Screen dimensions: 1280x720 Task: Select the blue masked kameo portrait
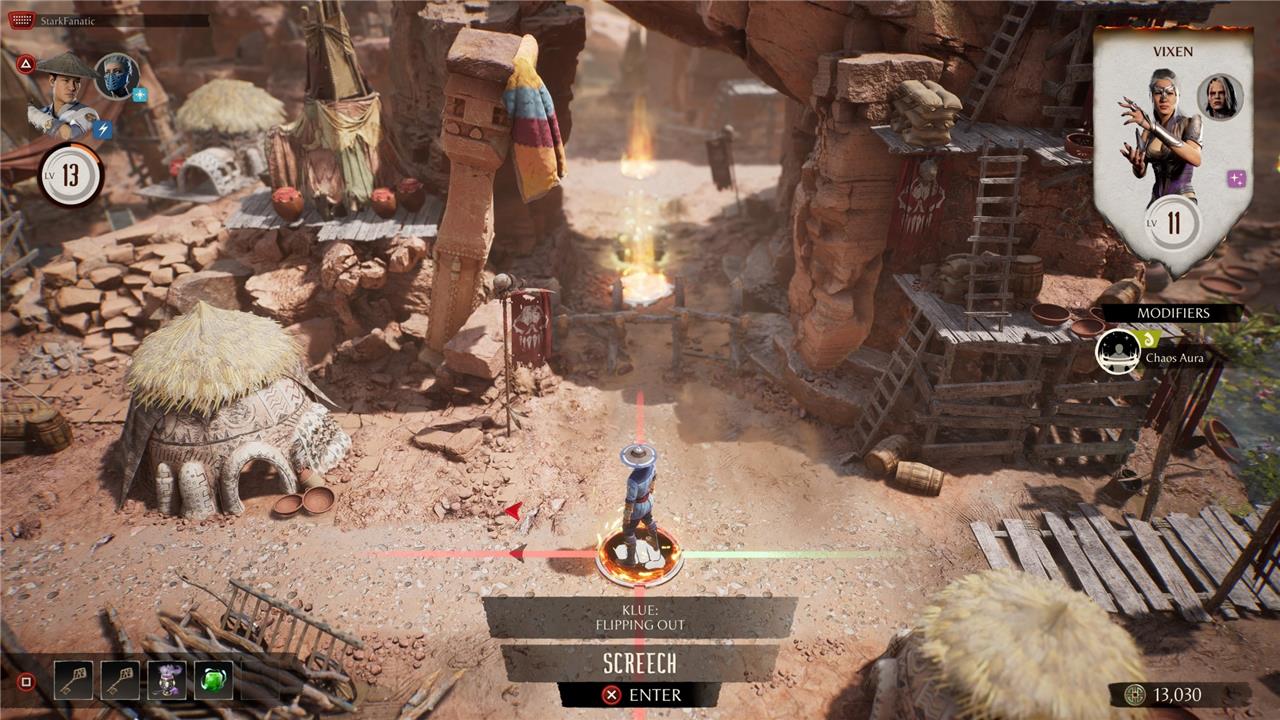pos(116,75)
